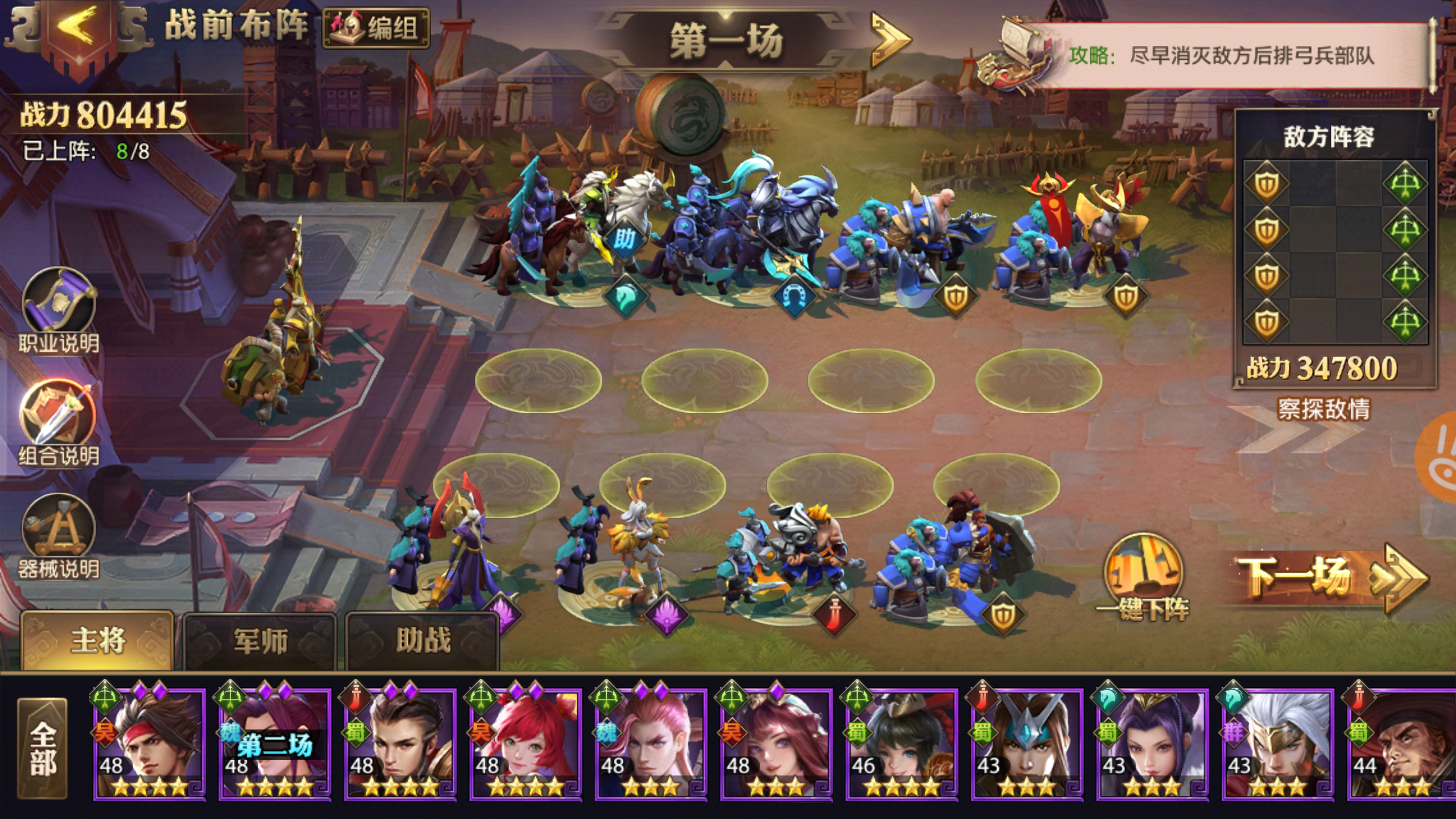
Task: Select the blue-helmeted level 43 蜀 hero
Action: [x=1027, y=742]
